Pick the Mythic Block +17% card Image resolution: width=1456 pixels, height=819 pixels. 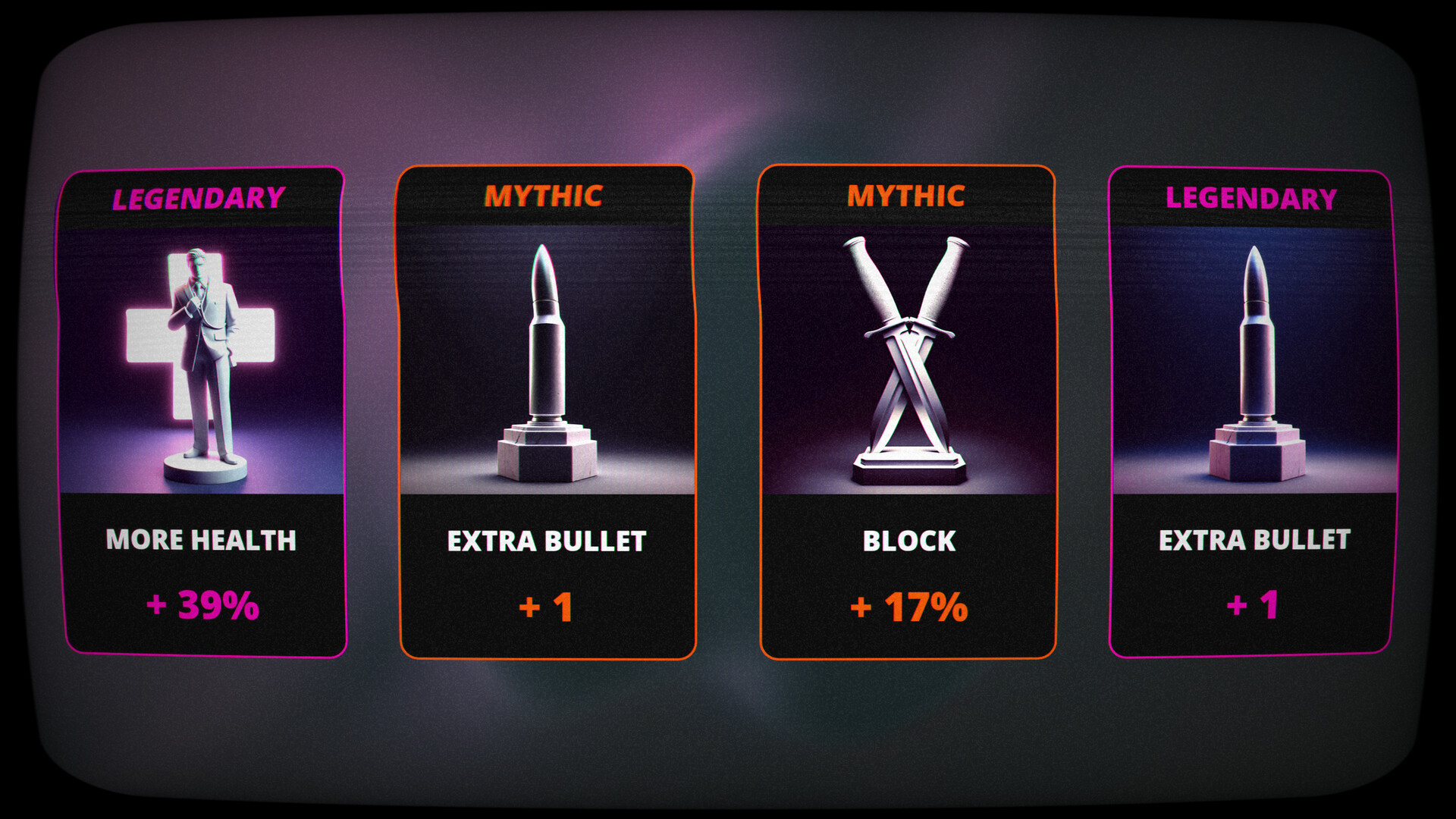[x=908, y=412]
